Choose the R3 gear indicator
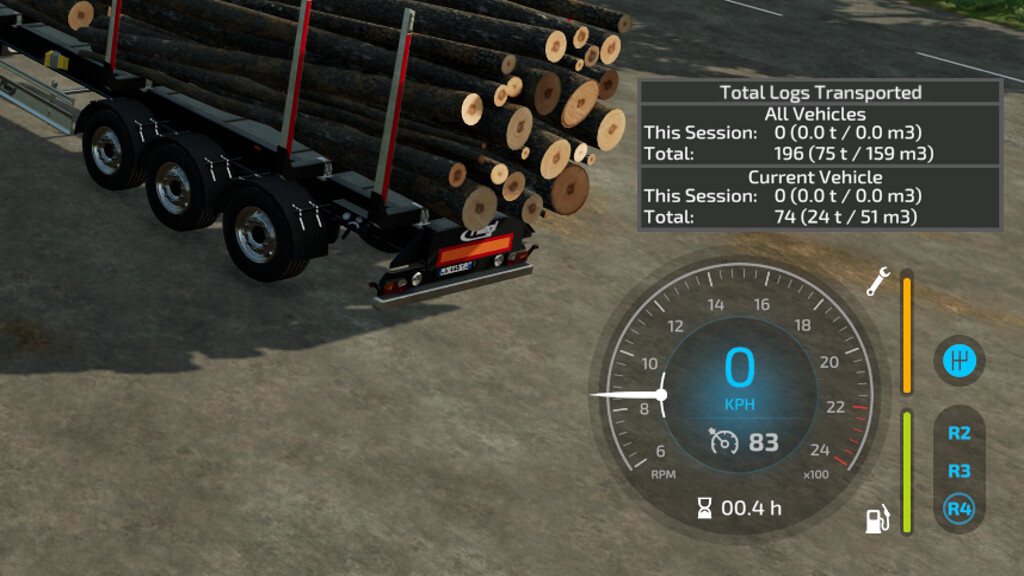This screenshot has height=576, width=1024. [959, 471]
